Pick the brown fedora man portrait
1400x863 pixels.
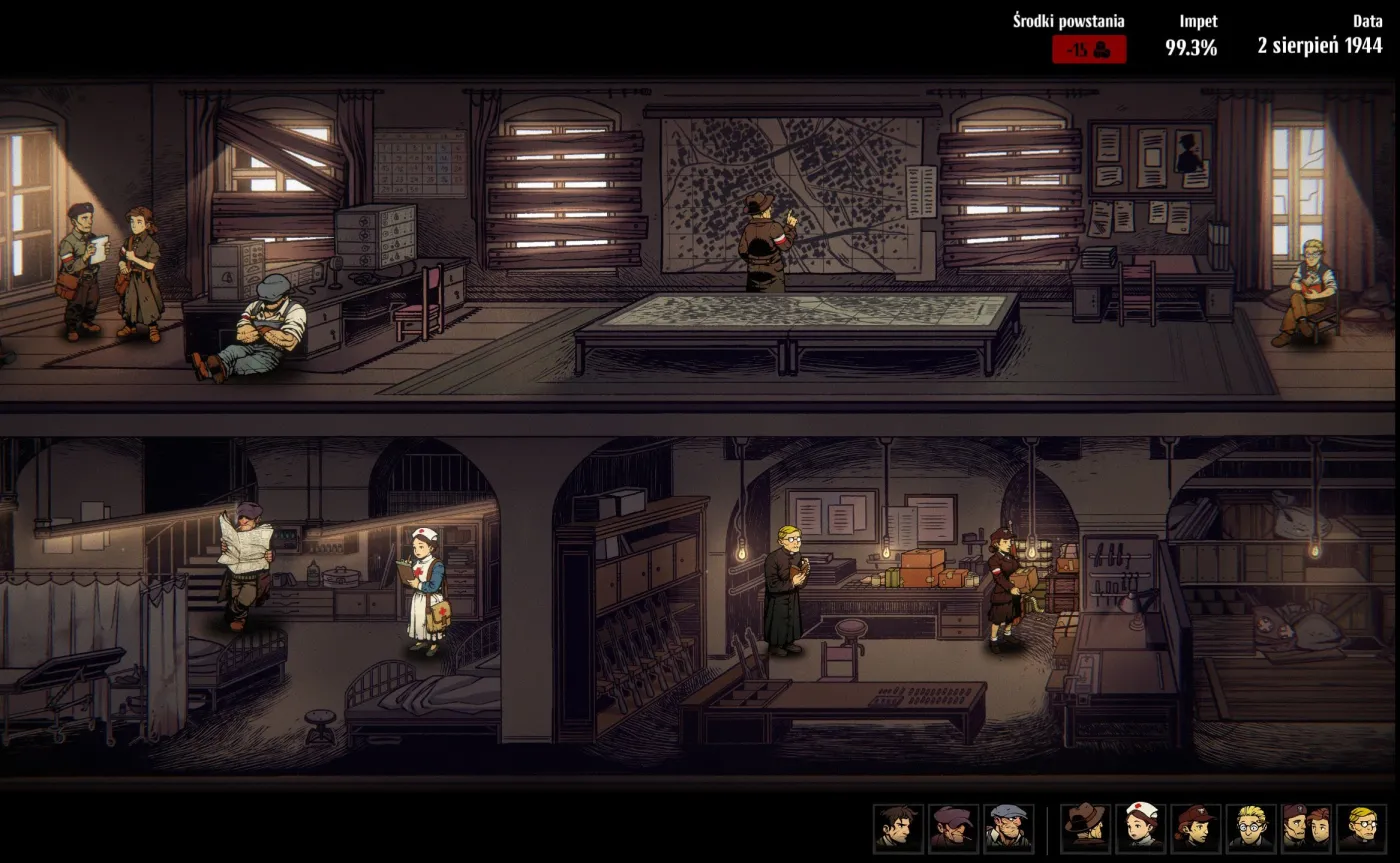coord(1085,827)
